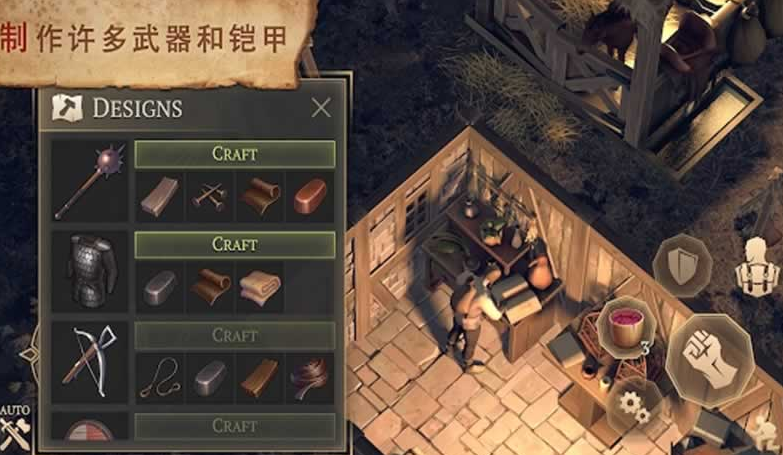Select the copper ingot ingredient for the mace

(310, 197)
